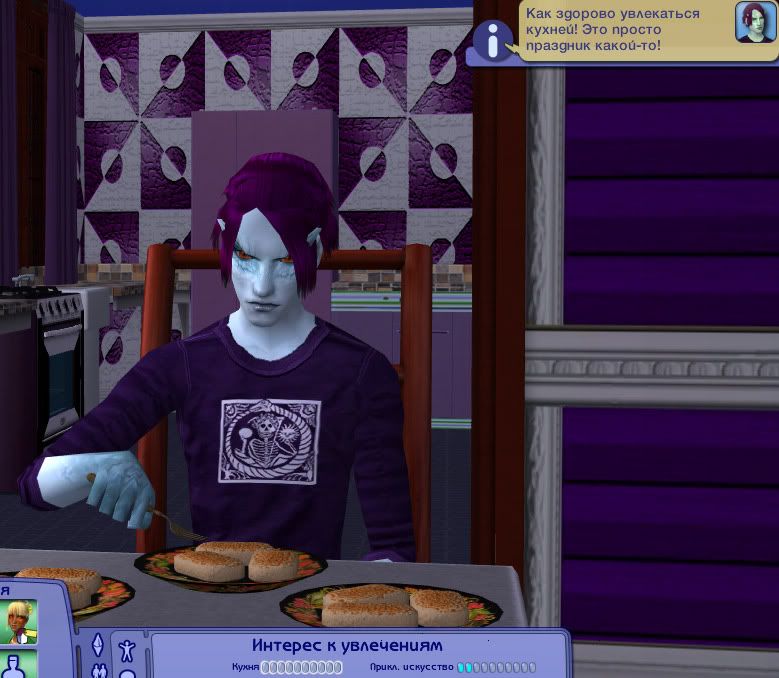Select the blonde Sim family portrait
Viewport: 779px width, 678px height.
18,622
